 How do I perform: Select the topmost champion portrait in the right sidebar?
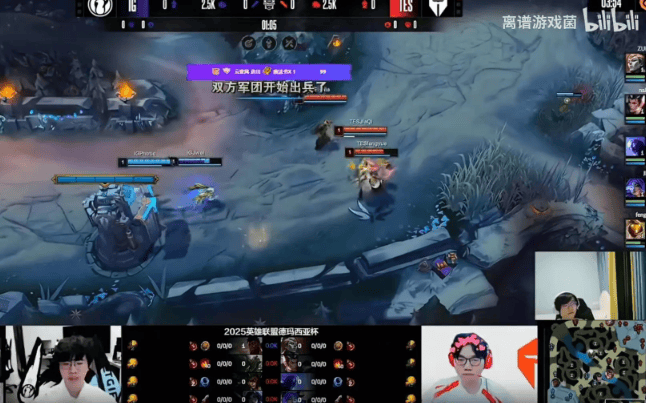[636, 64]
